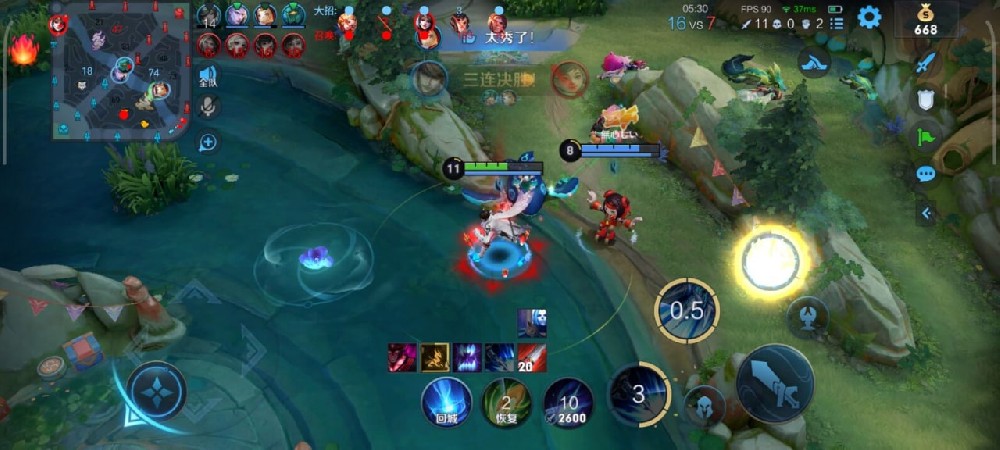
Task: Open the settings gear
Action: pyautogui.click(x=869, y=17)
